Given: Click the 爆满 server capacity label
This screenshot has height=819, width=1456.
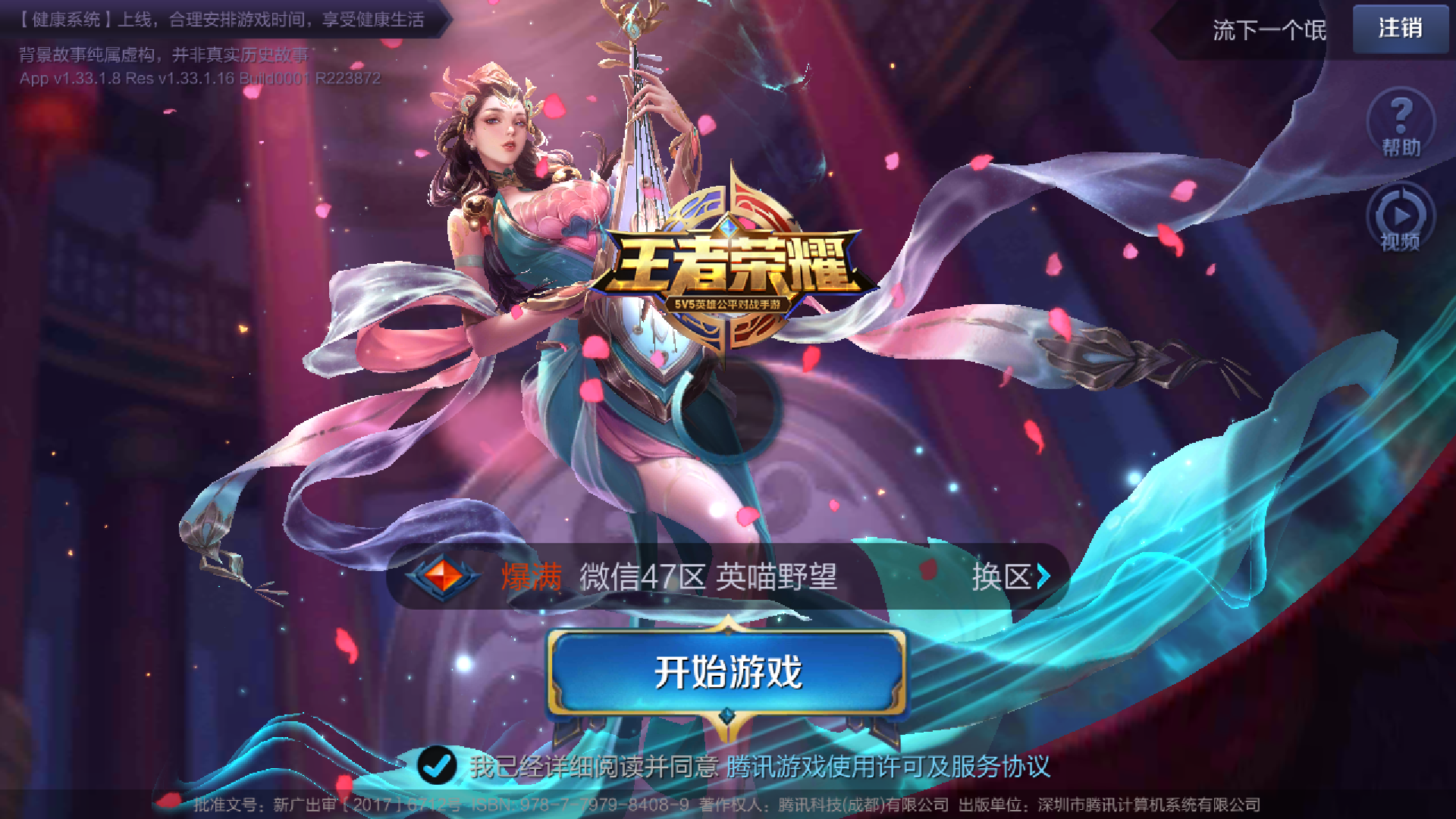Looking at the screenshot, I should point(529,578).
